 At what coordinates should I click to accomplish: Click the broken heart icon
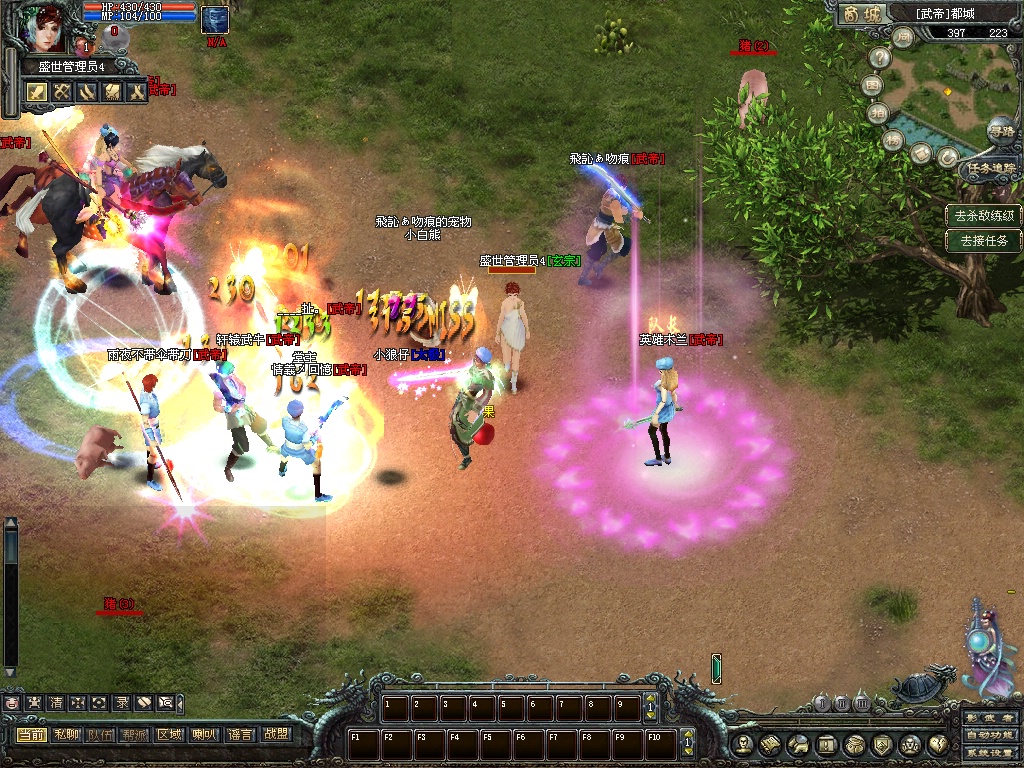pyautogui.click(x=938, y=744)
